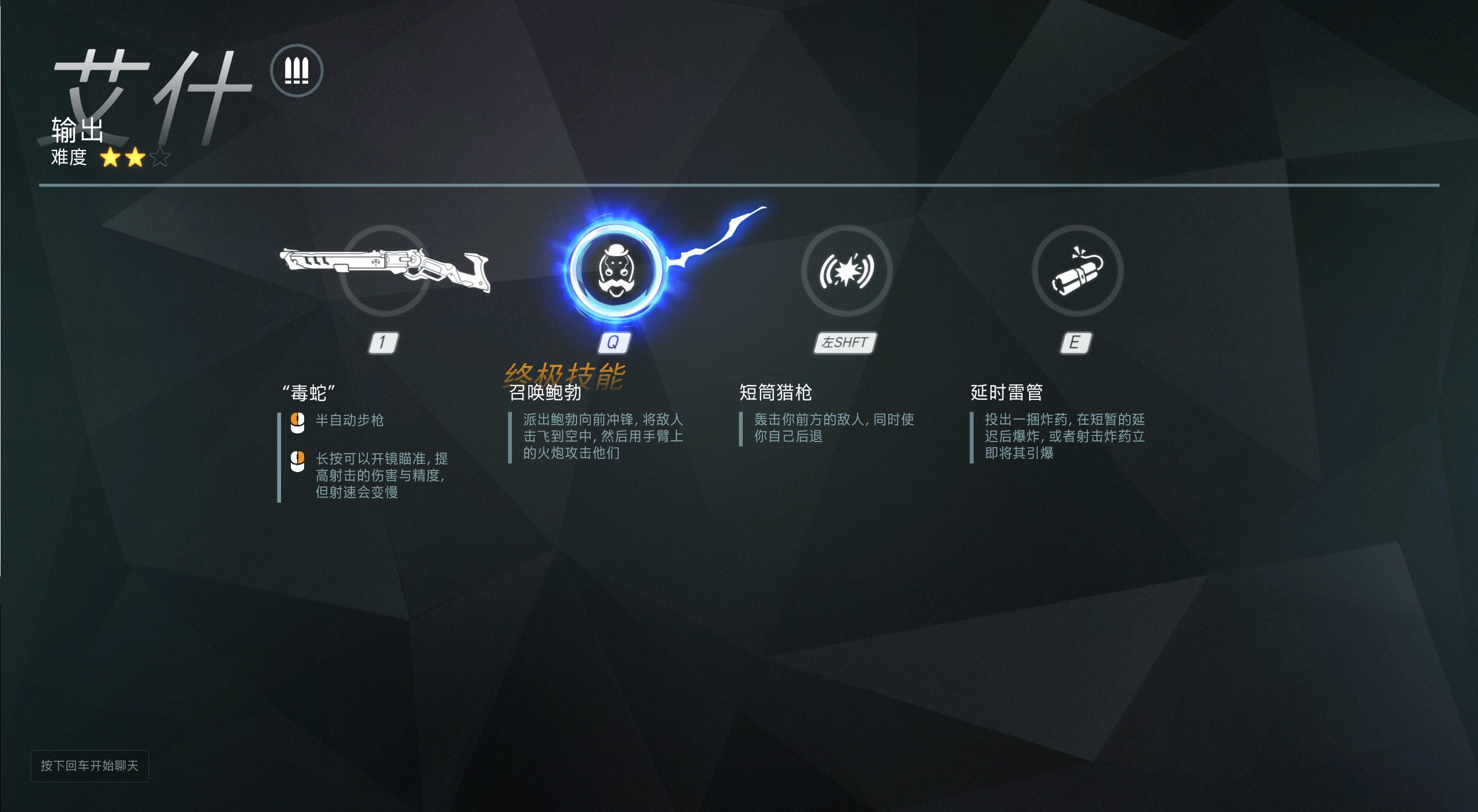Click the '1' keybind label under the rifle

(384, 342)
